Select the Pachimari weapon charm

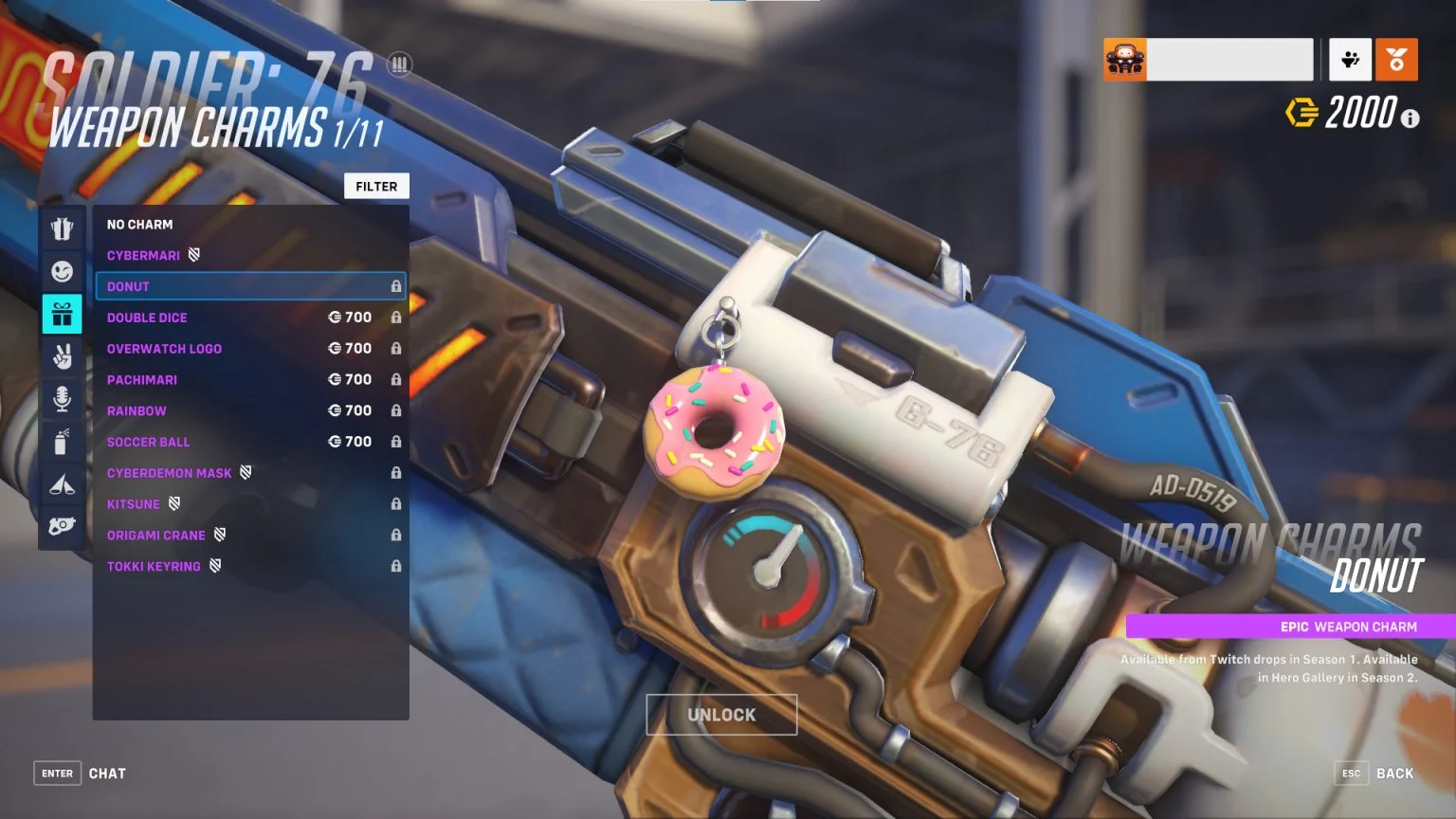[x=142, y=379]
